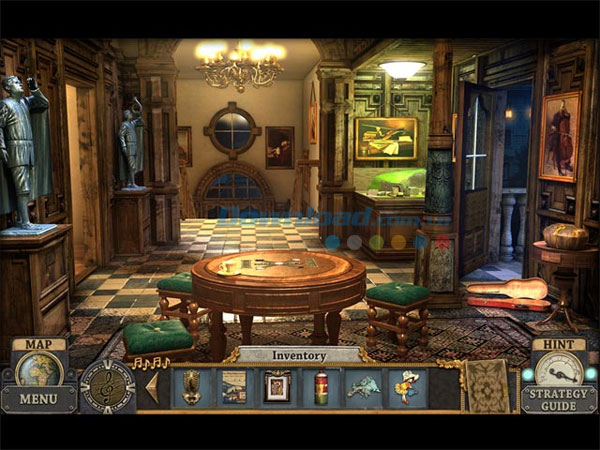Image resolution: width=600 pixels, height=450 pixels.
Task: Choose the red and green canister item
Action: (x=321, y=387)
